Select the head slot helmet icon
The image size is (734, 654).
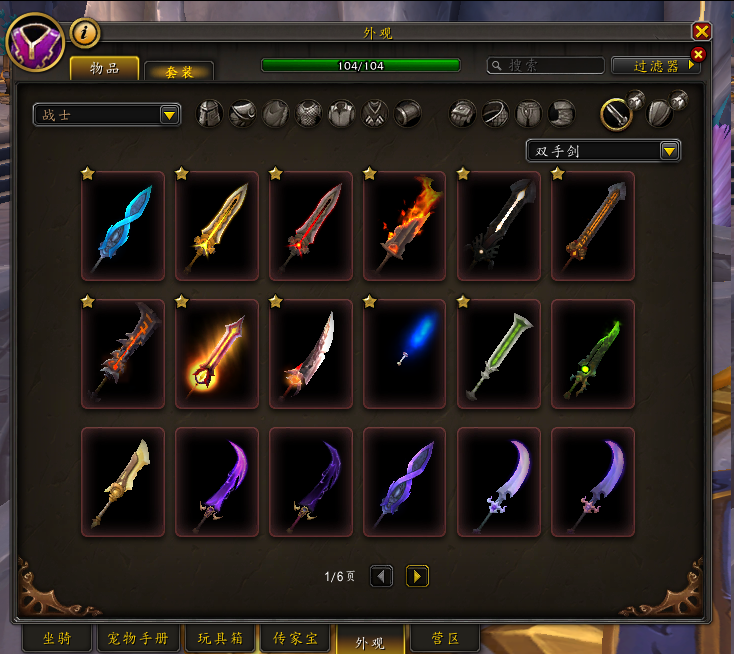209,113
